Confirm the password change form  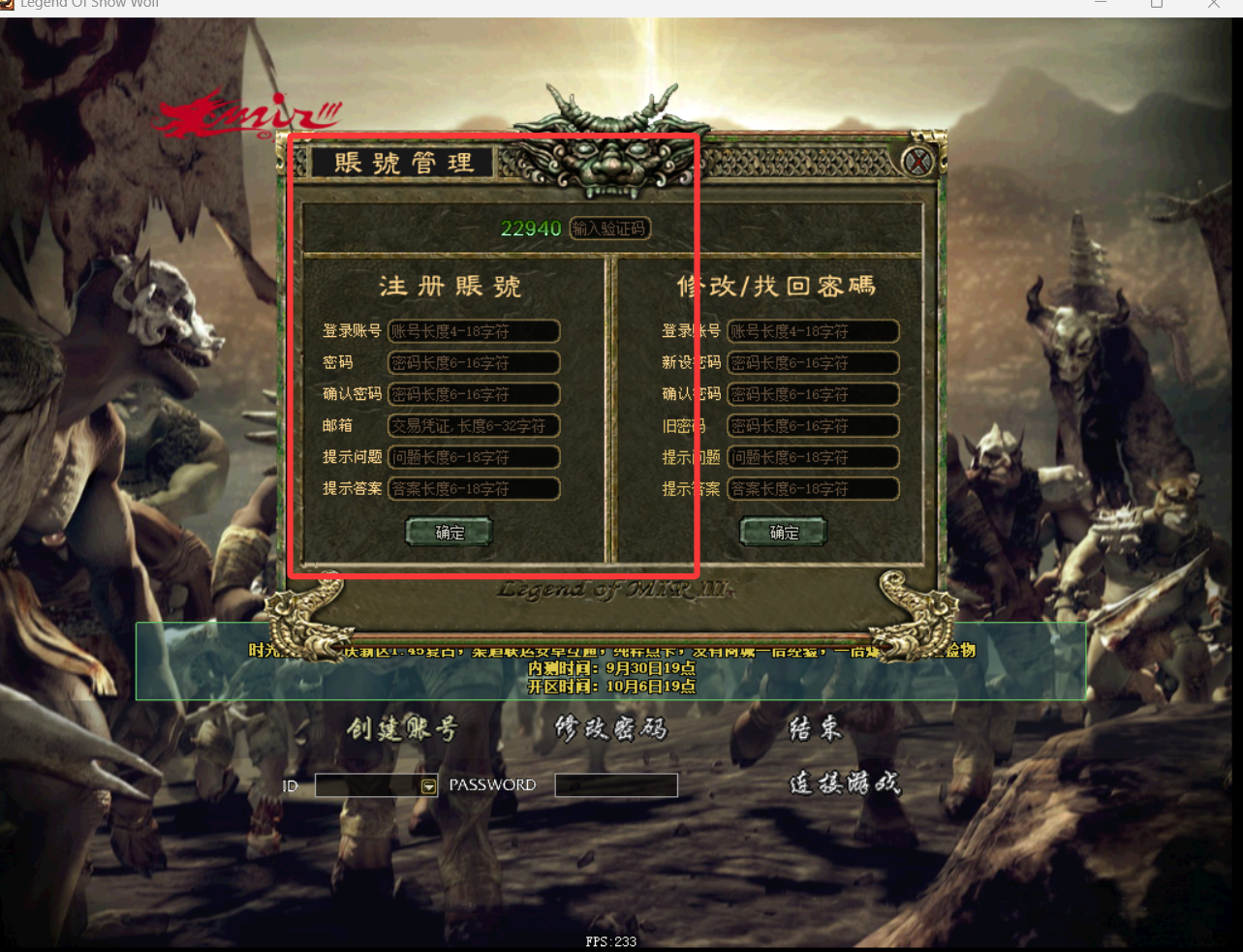[784, 532]
